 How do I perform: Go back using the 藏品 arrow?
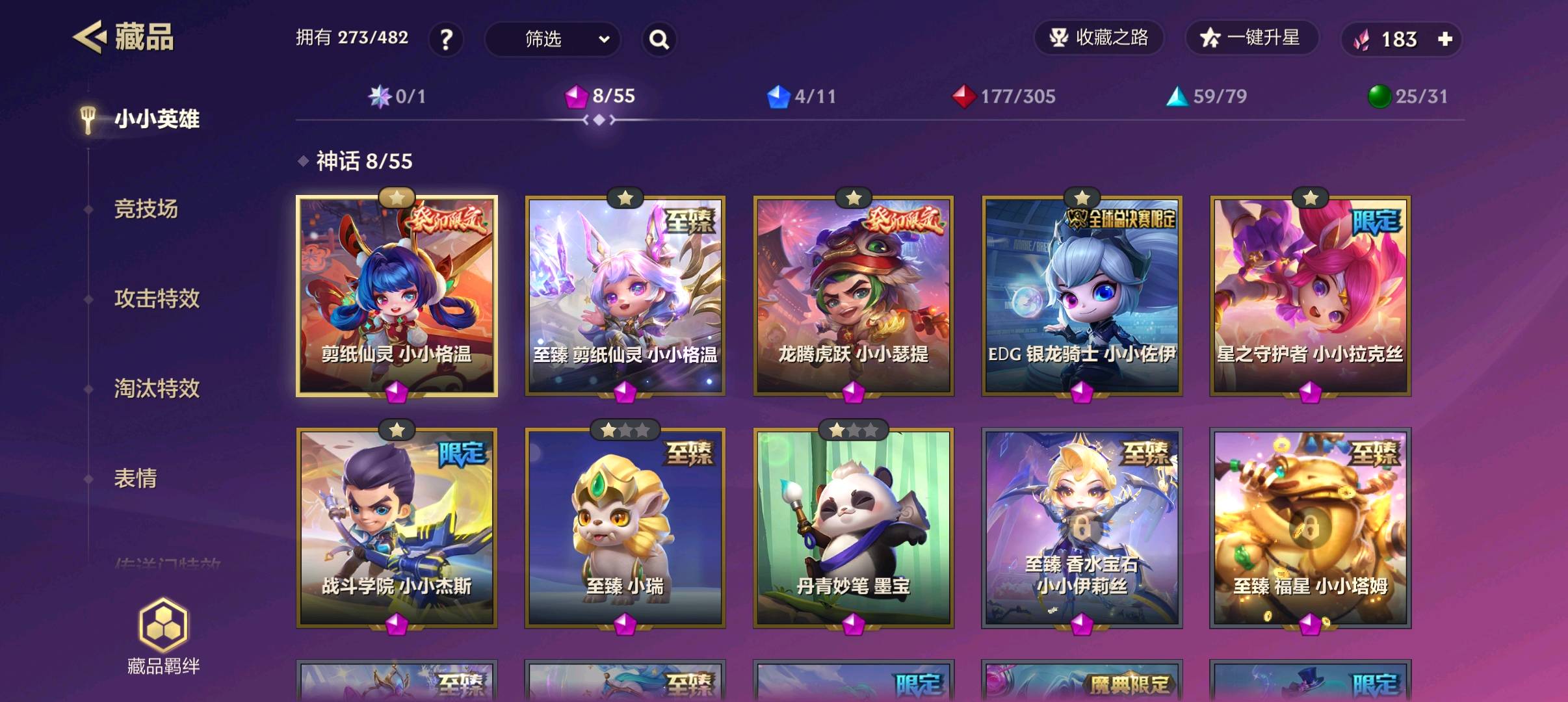(x=89, y=37)
